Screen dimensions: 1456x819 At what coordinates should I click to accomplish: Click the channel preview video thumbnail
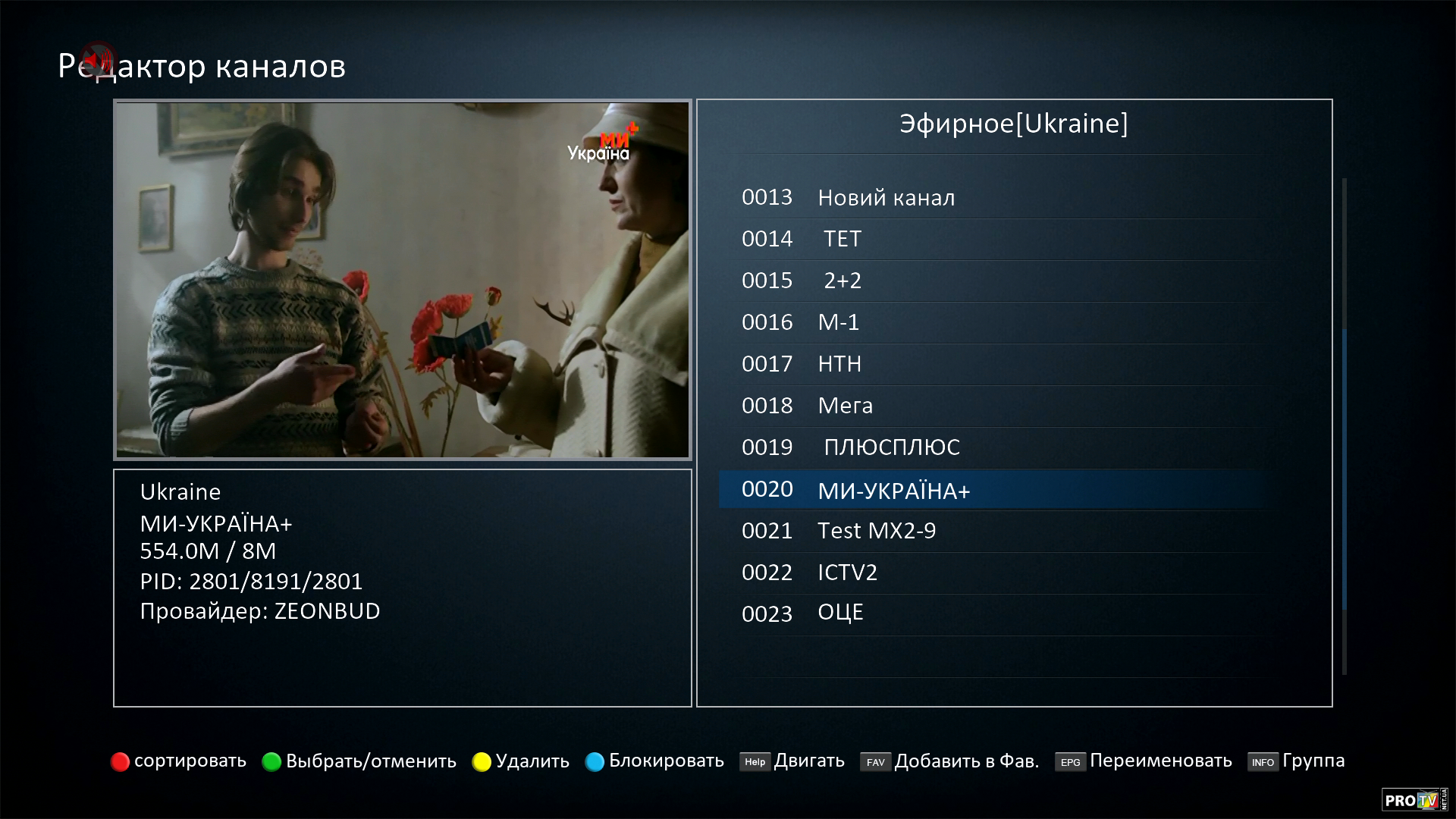[x=402, y=280]
